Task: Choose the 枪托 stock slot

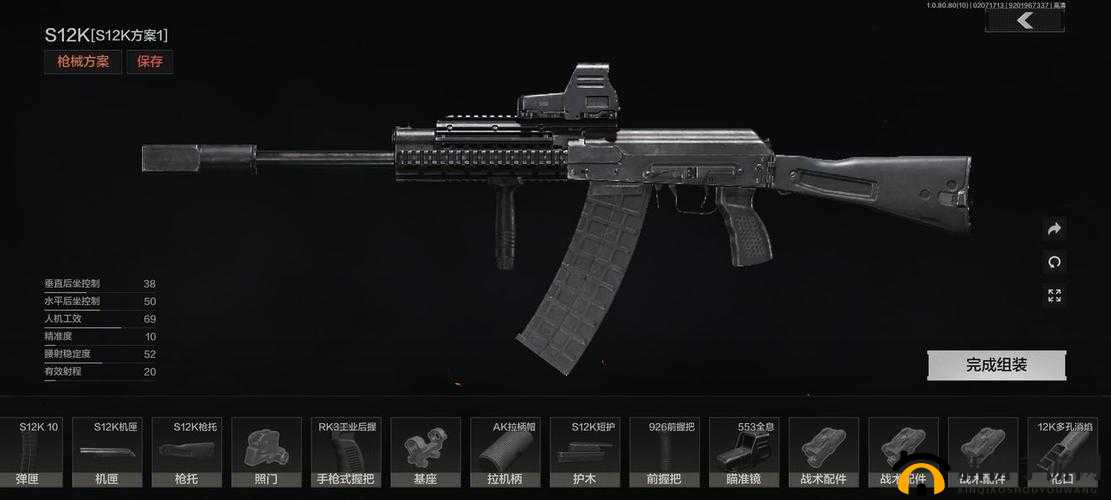Action: click(x=187, y=453)
